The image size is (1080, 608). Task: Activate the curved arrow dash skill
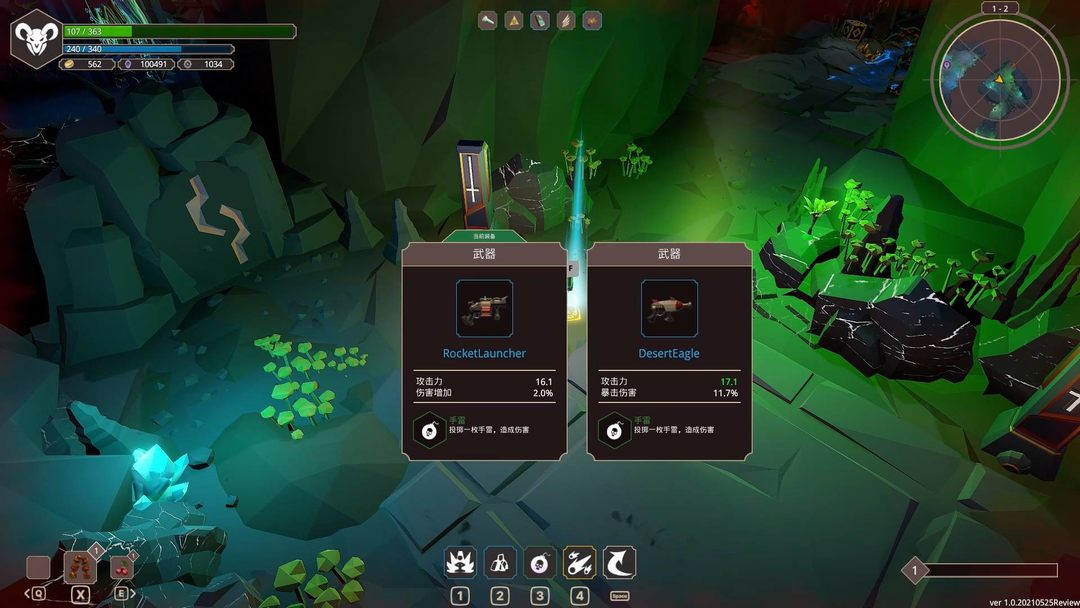(x=620, y=563)
